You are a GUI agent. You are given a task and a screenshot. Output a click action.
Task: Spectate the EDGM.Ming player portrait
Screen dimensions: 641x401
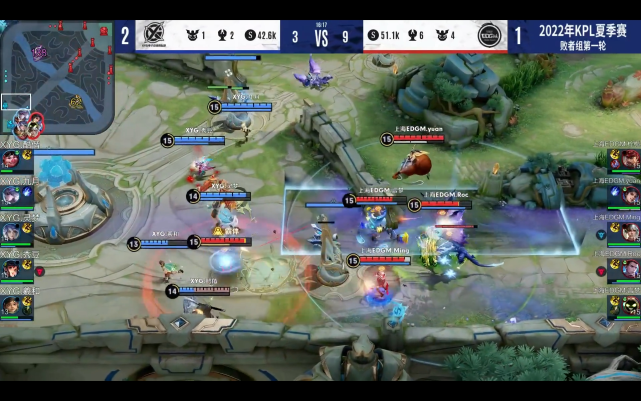629,232
